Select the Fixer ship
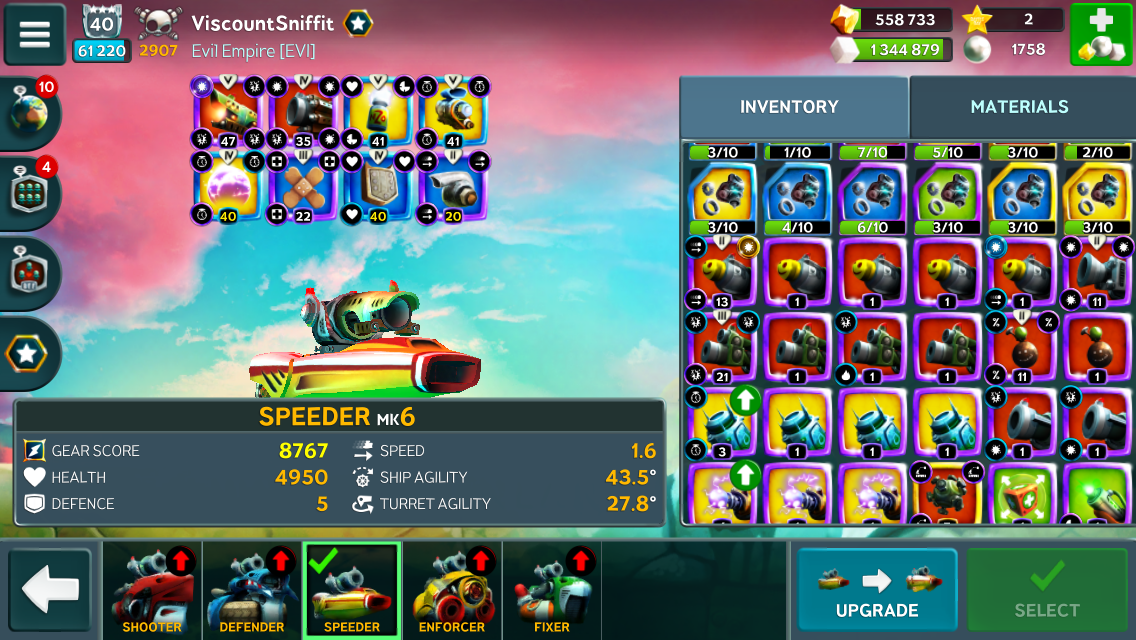 click(552, 590)
